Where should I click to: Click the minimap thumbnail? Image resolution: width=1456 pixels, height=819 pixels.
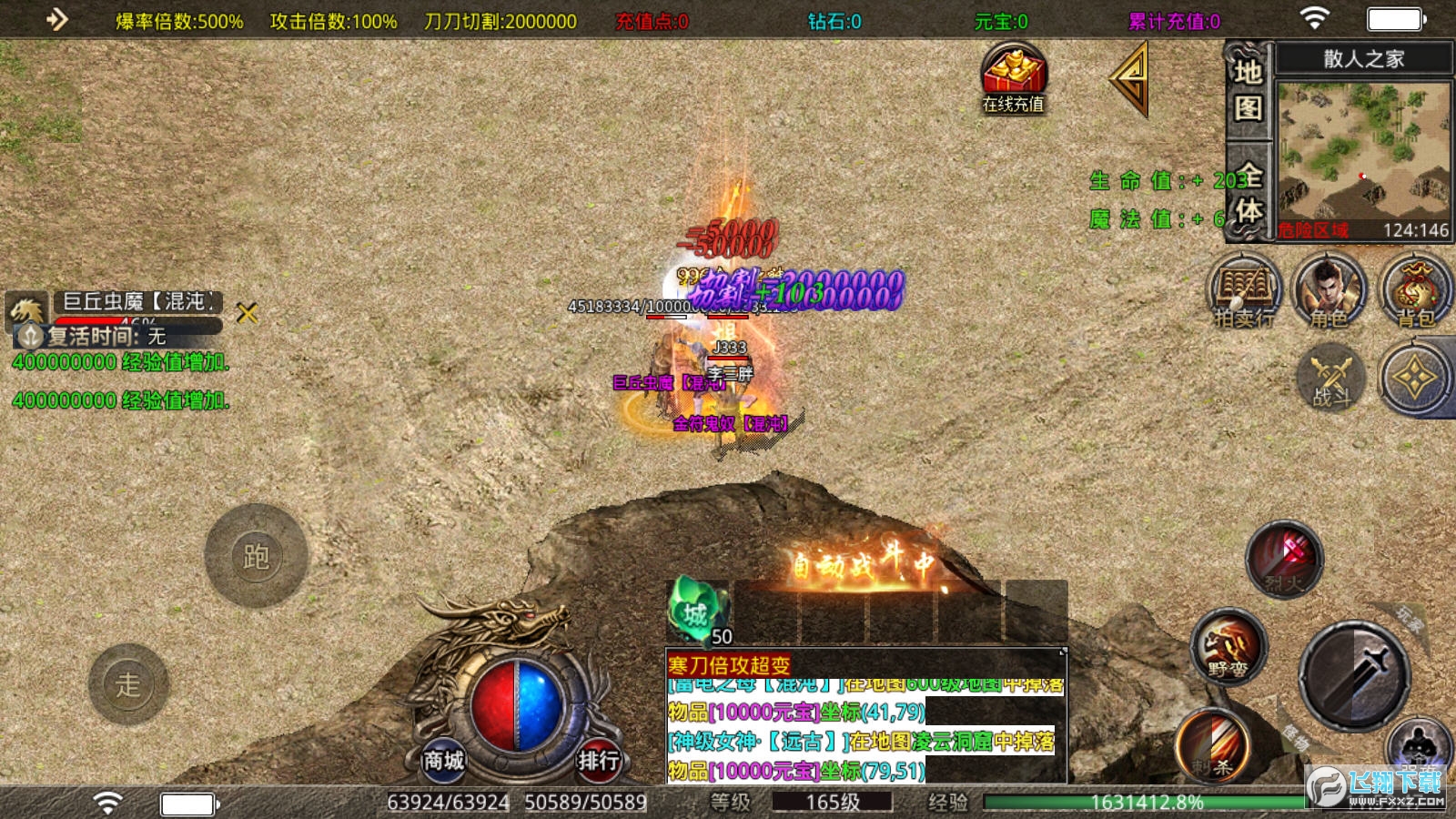pos(1362,150)
